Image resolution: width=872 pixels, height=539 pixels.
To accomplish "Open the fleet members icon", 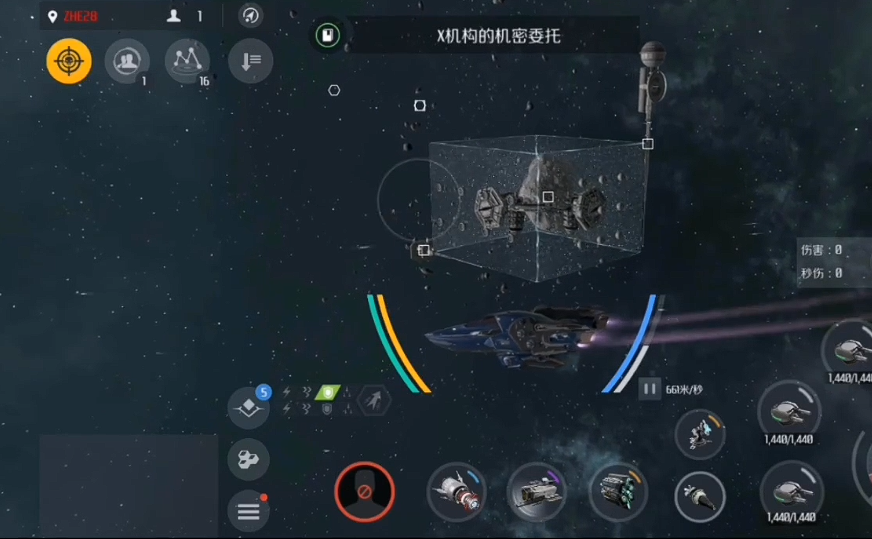I will click(x=126, y=61).
